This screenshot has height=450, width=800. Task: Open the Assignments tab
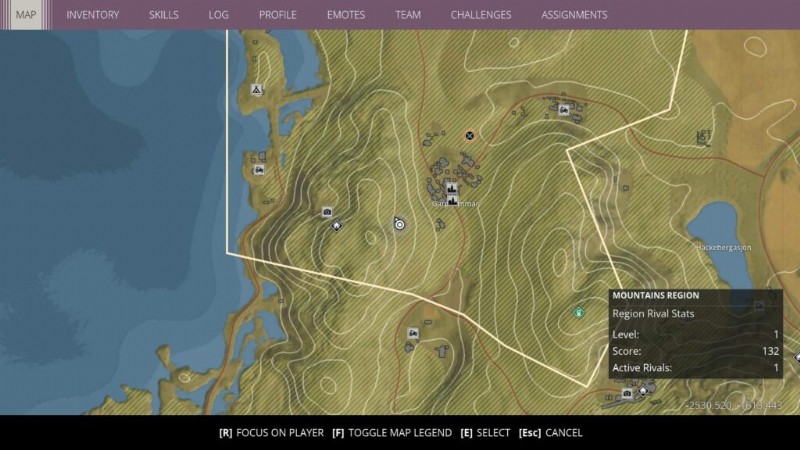[x=574, y=15]
